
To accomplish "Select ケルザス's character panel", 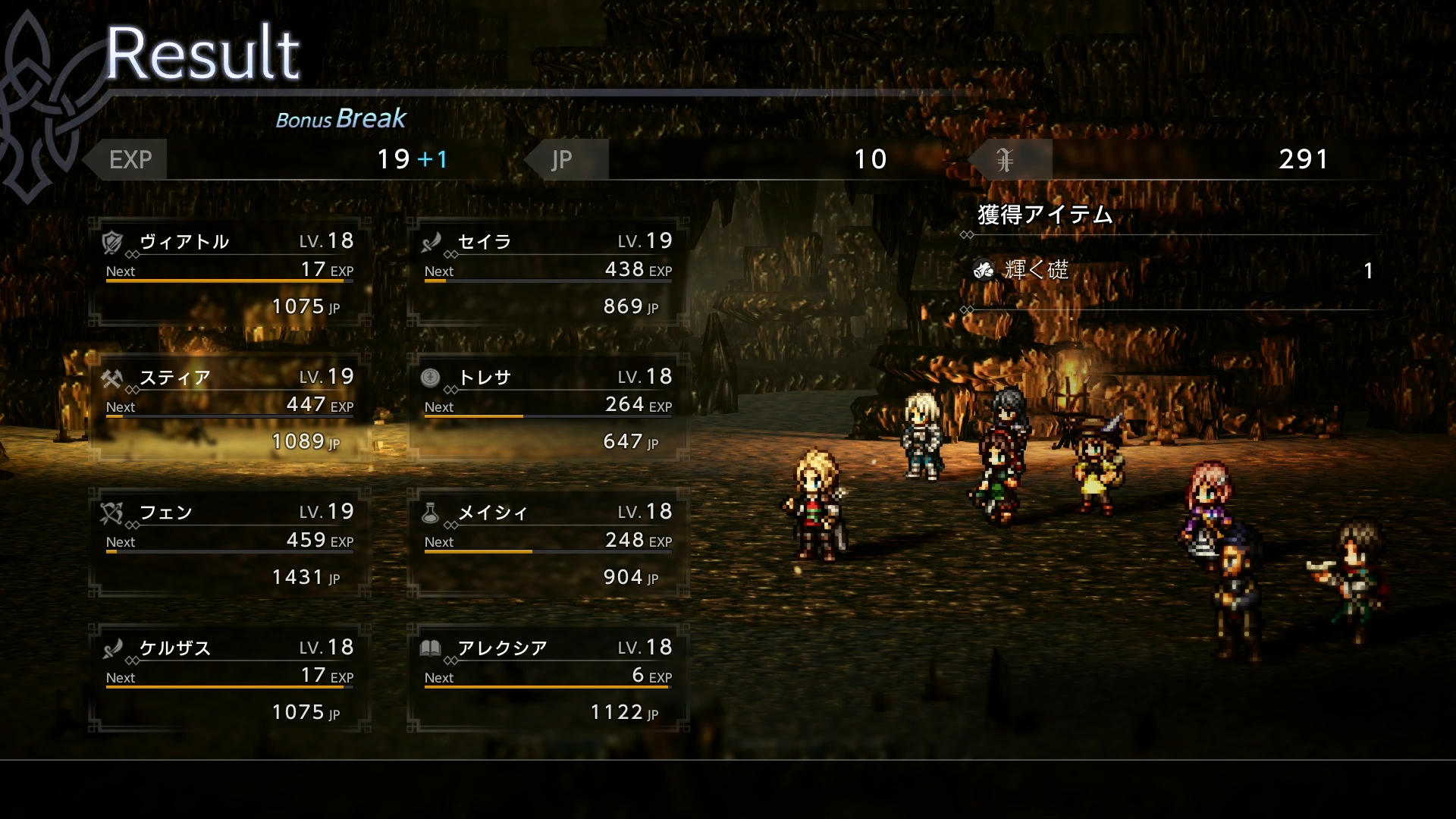I will pyautogui.click(x=229, y=679).
